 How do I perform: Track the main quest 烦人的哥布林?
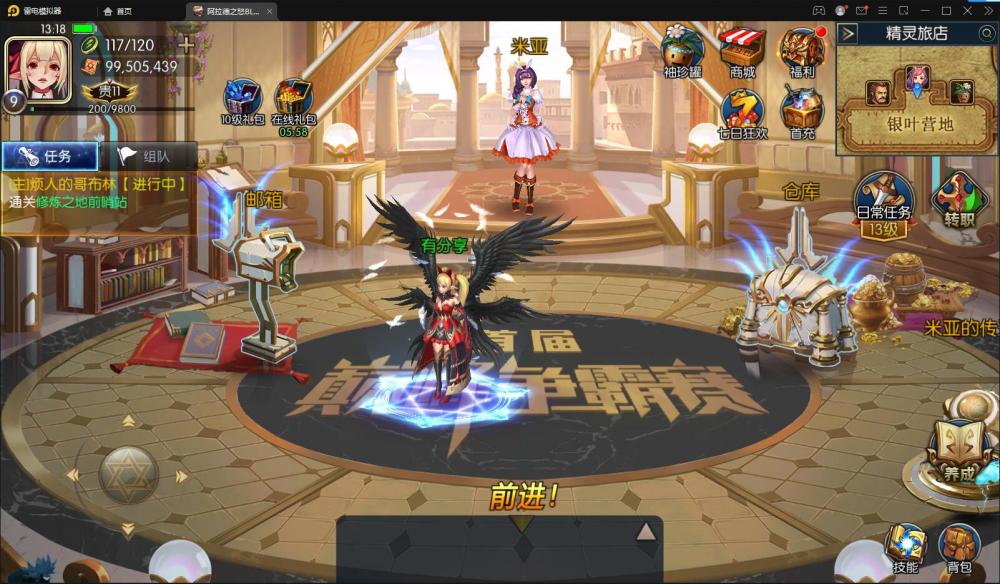click(97, 193)
